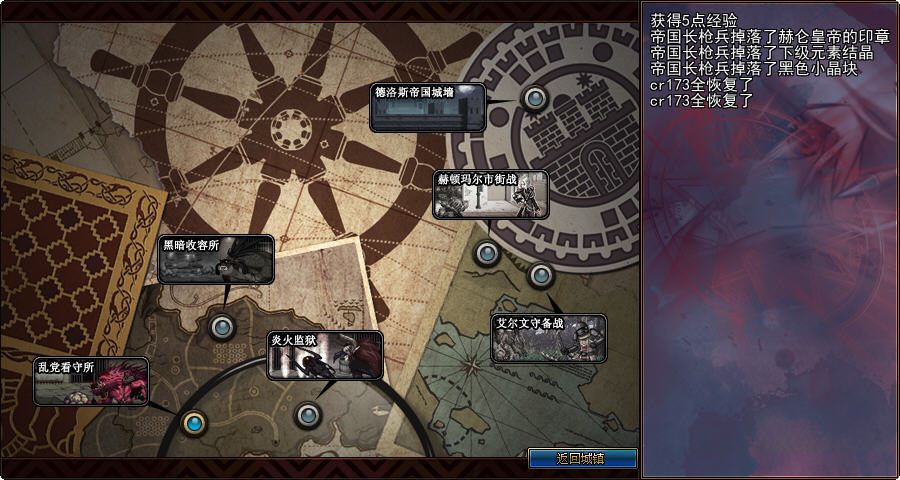Select the map node above 艾尔文守备战
The height and width of the screenshot is (480, 900).
click(540, 274)
